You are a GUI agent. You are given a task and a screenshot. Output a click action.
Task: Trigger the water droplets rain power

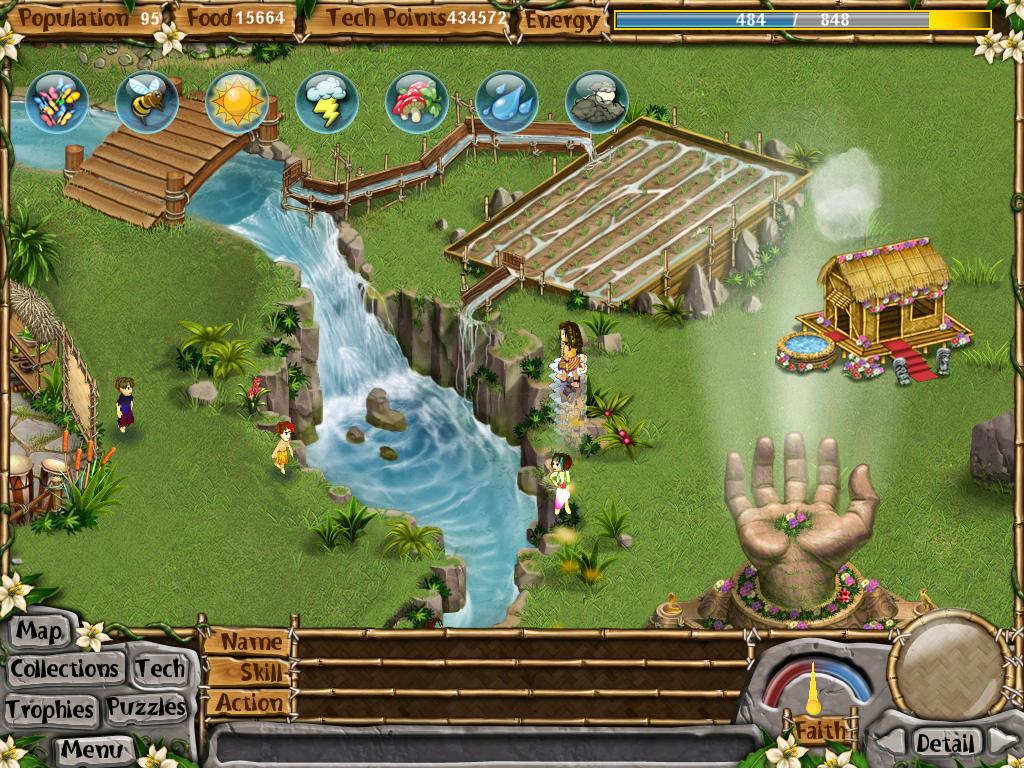click(507, 102)
